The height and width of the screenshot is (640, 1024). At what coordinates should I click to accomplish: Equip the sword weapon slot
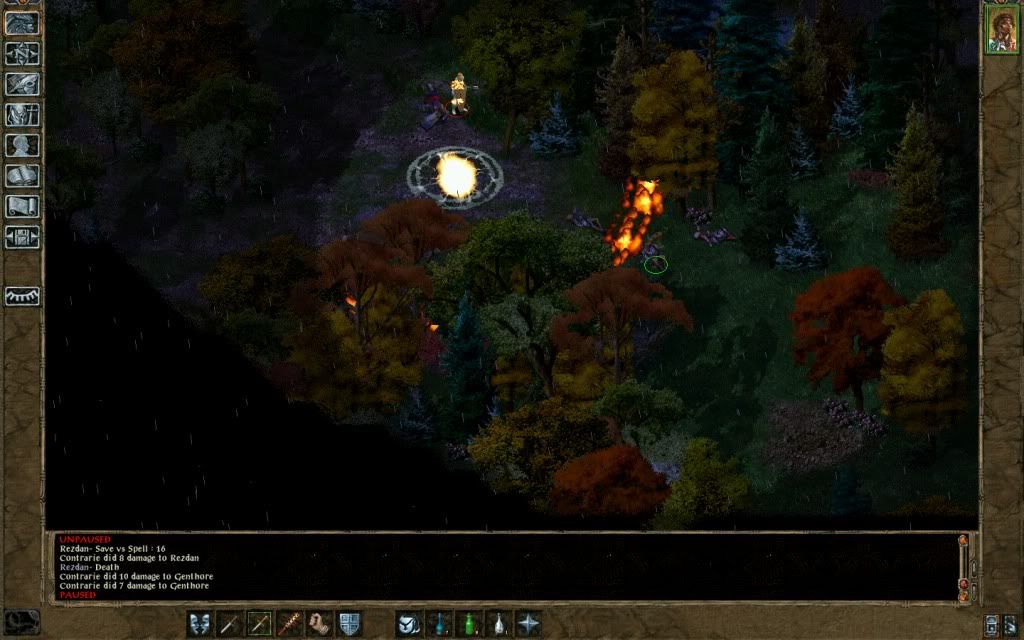tap(230, 623)
